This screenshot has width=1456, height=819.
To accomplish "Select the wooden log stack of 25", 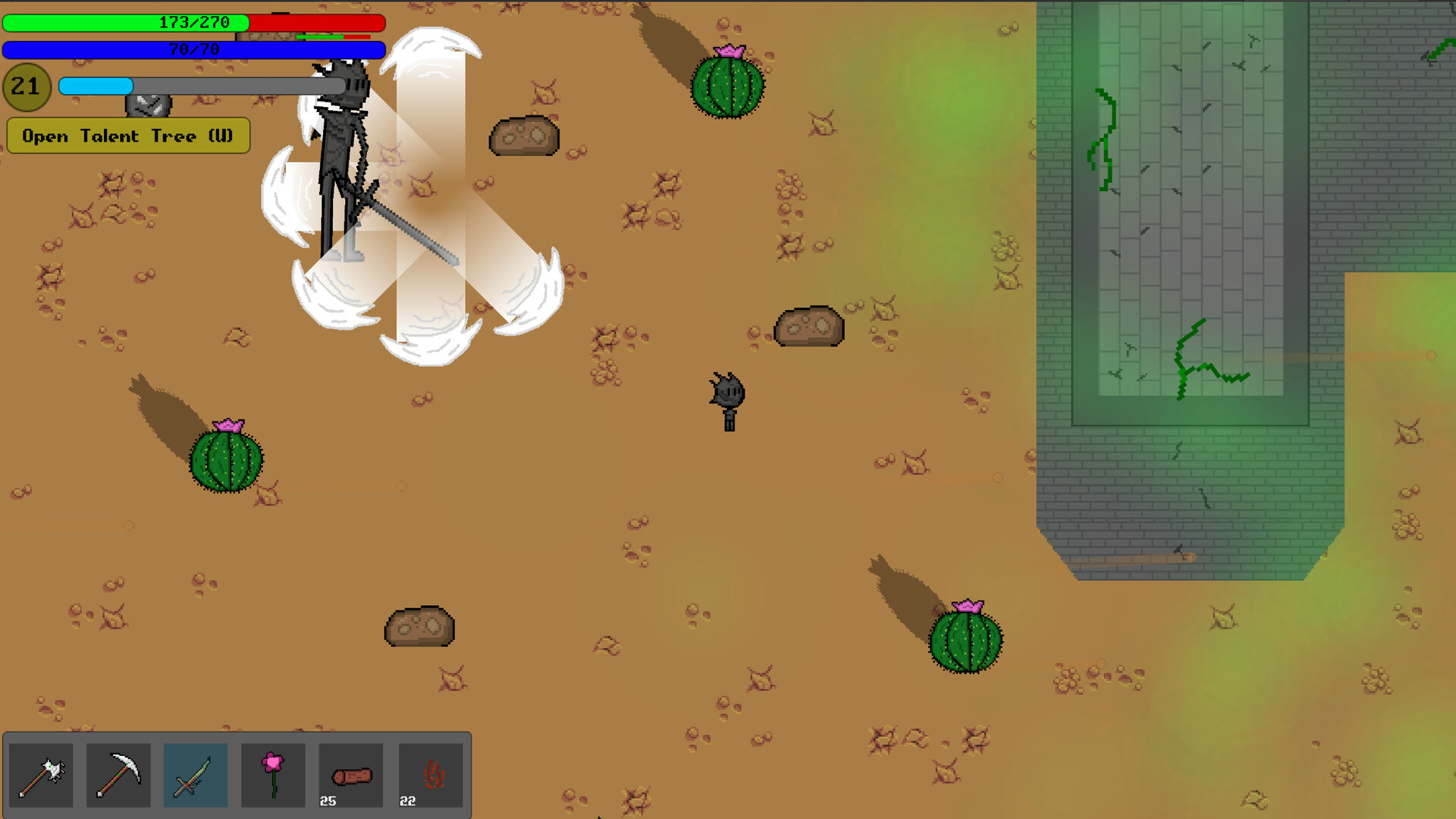I will (x=351, y=775).
